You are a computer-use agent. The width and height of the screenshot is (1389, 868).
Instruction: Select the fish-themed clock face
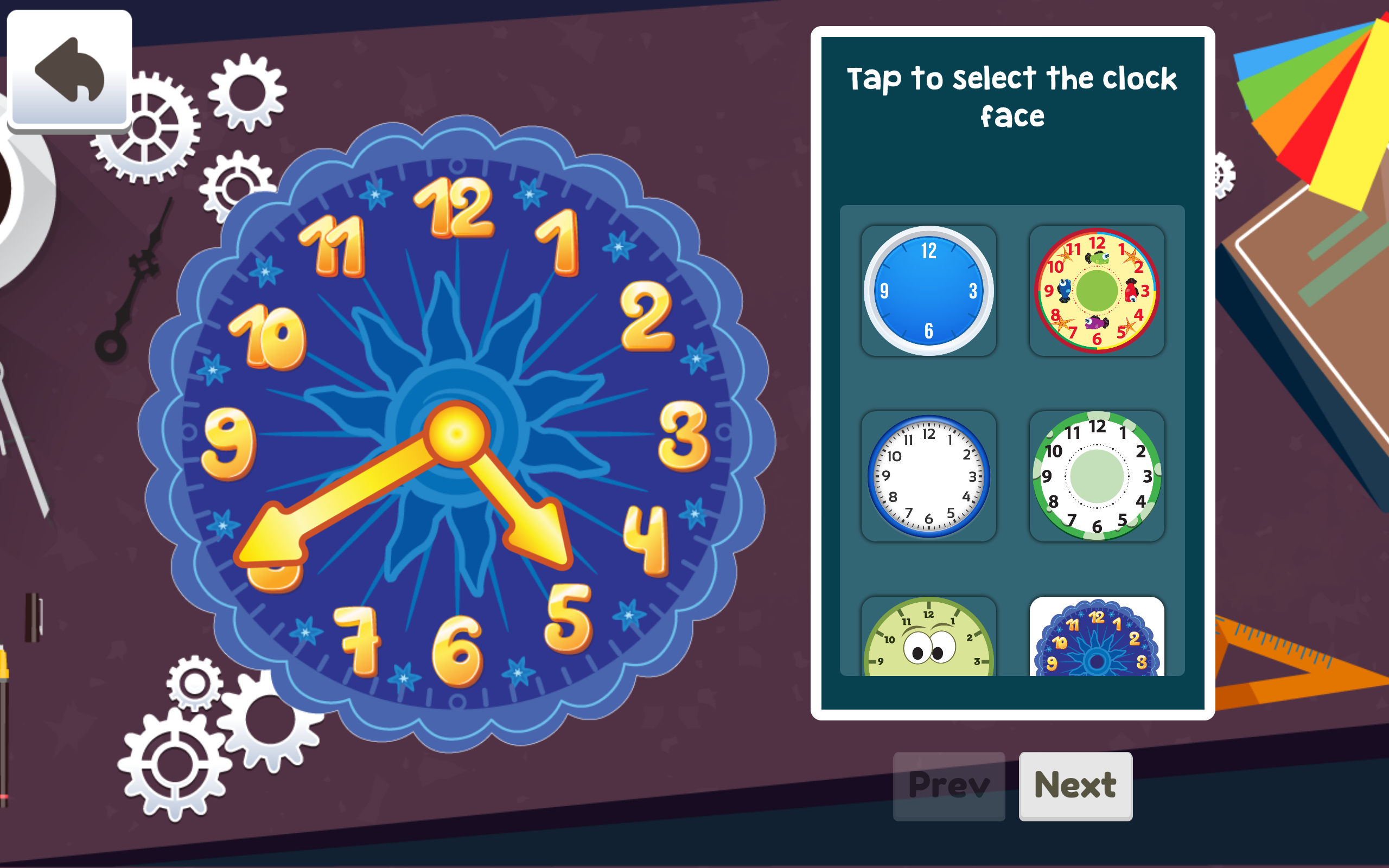tap(1097, 290)
